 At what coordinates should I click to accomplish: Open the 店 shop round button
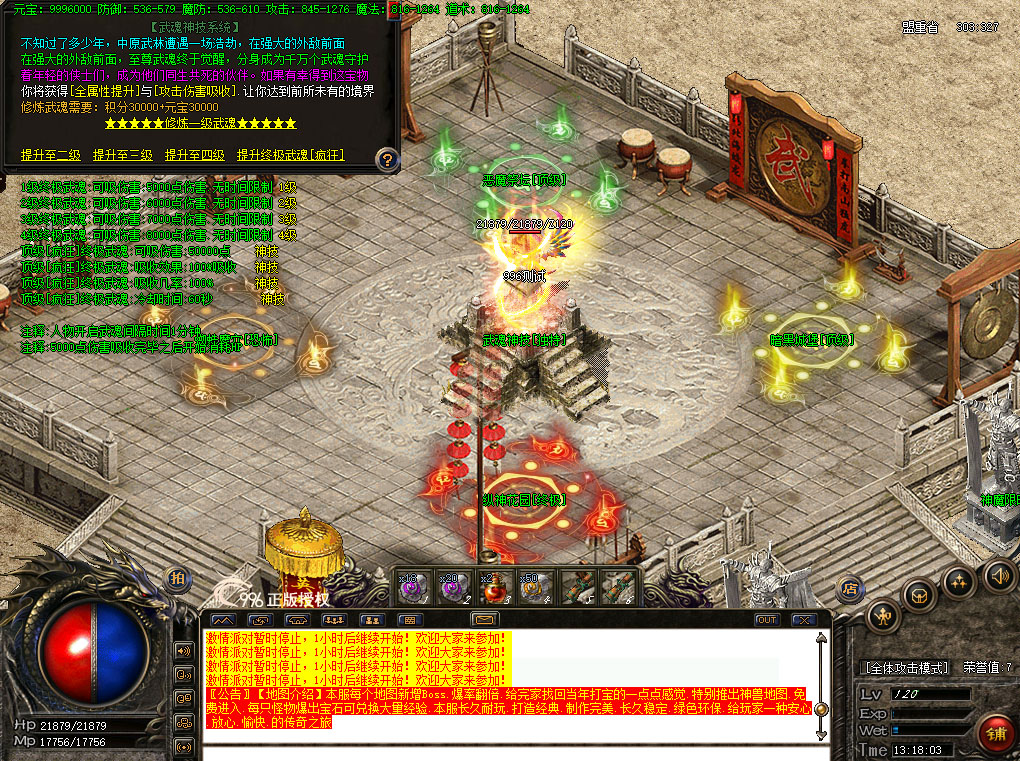coord(851,587)
